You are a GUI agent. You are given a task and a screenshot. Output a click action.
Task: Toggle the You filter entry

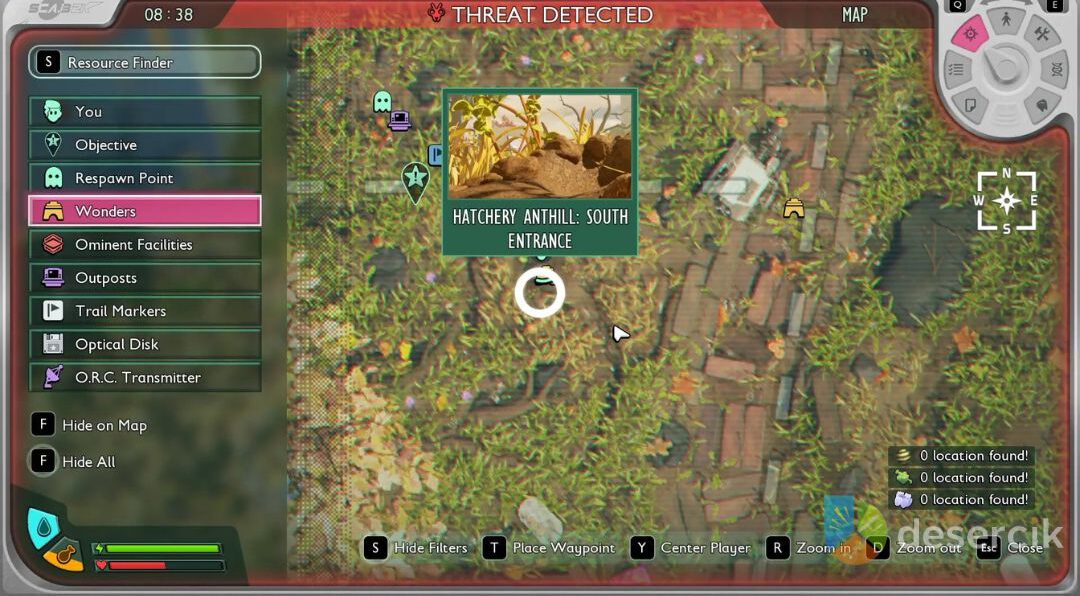(x=144, y=112)
